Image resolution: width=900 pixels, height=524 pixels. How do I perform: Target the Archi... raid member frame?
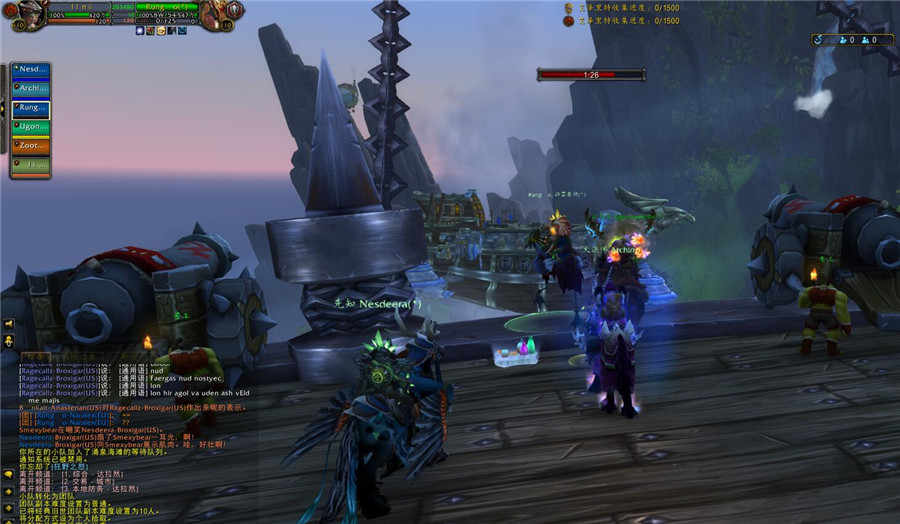[31, 88]
